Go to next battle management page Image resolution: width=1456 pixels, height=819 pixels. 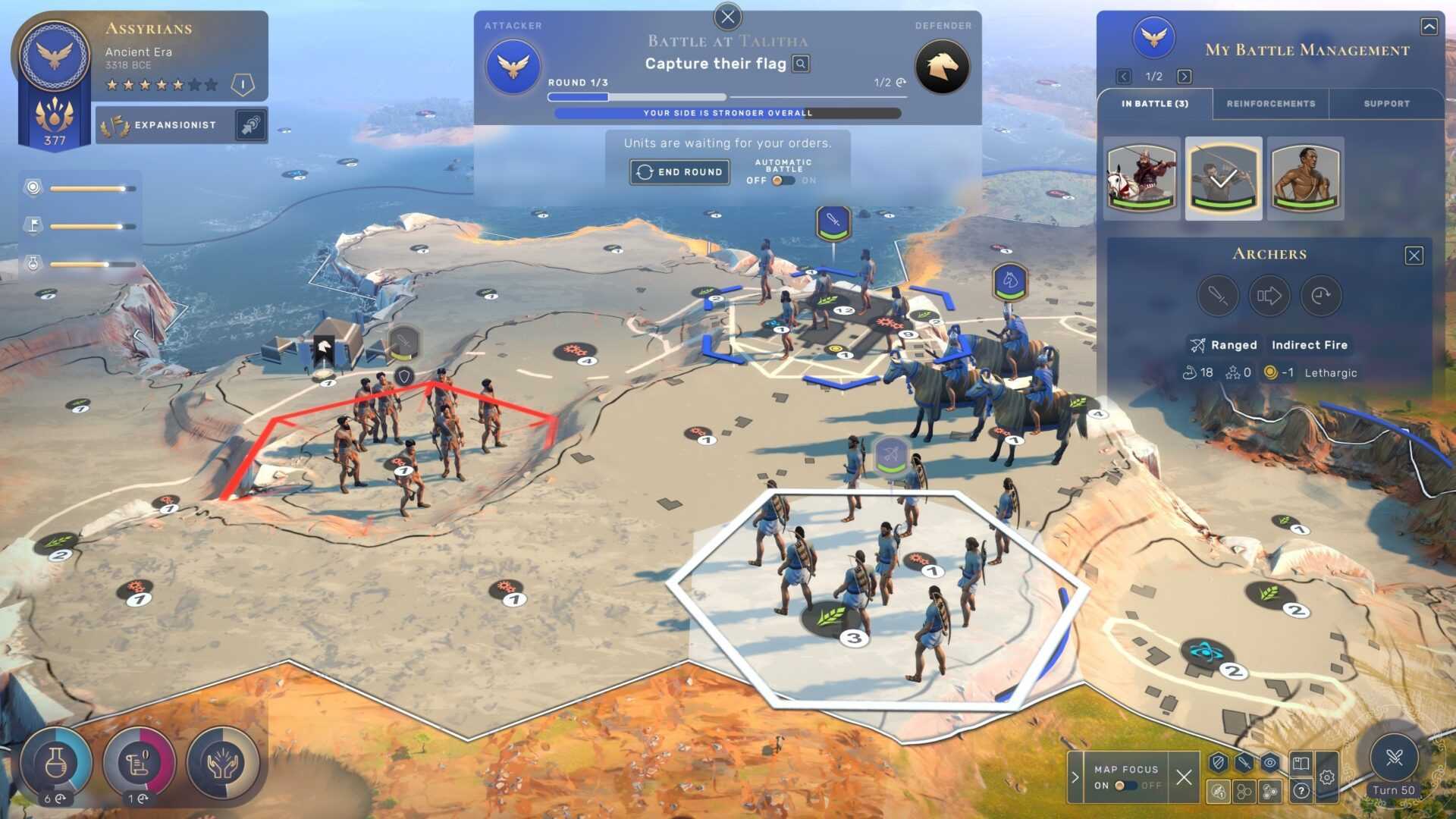[1184, 77]
